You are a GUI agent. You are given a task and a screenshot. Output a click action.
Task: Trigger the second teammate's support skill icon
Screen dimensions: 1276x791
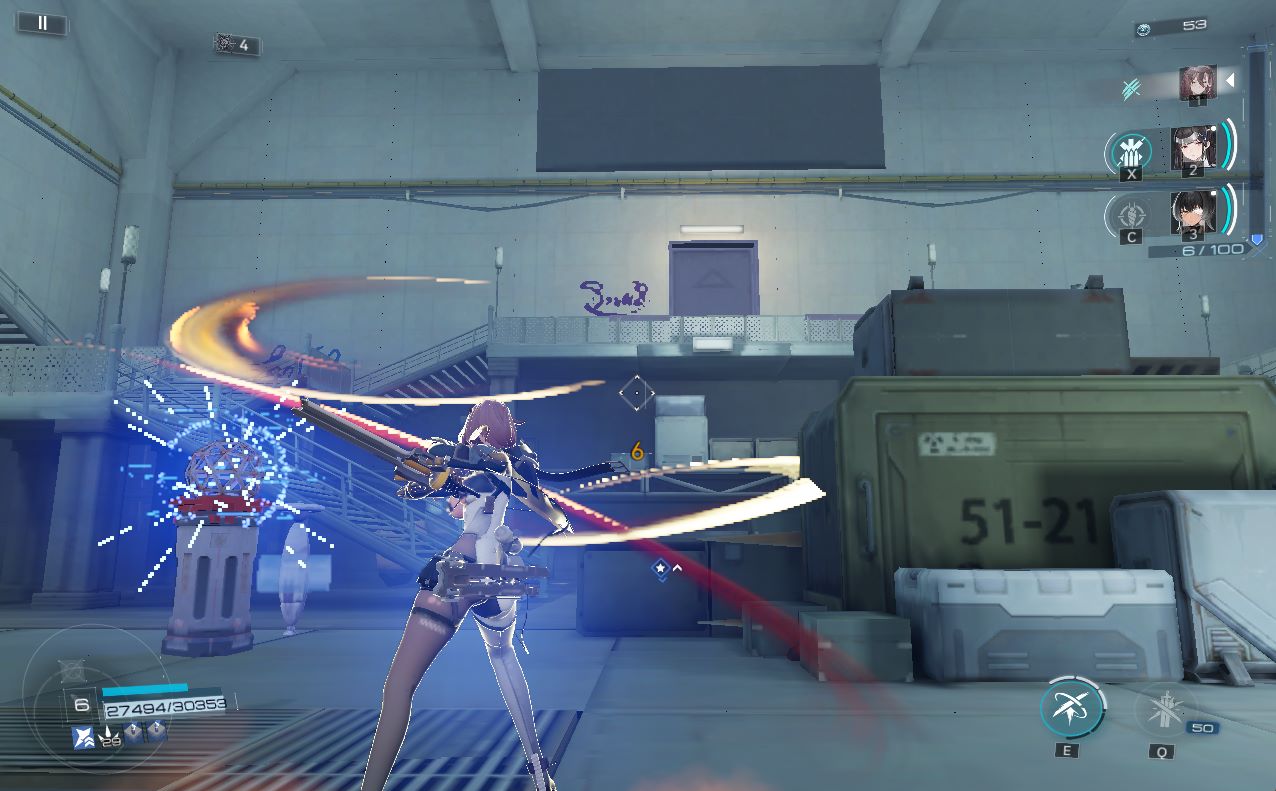1131,153
